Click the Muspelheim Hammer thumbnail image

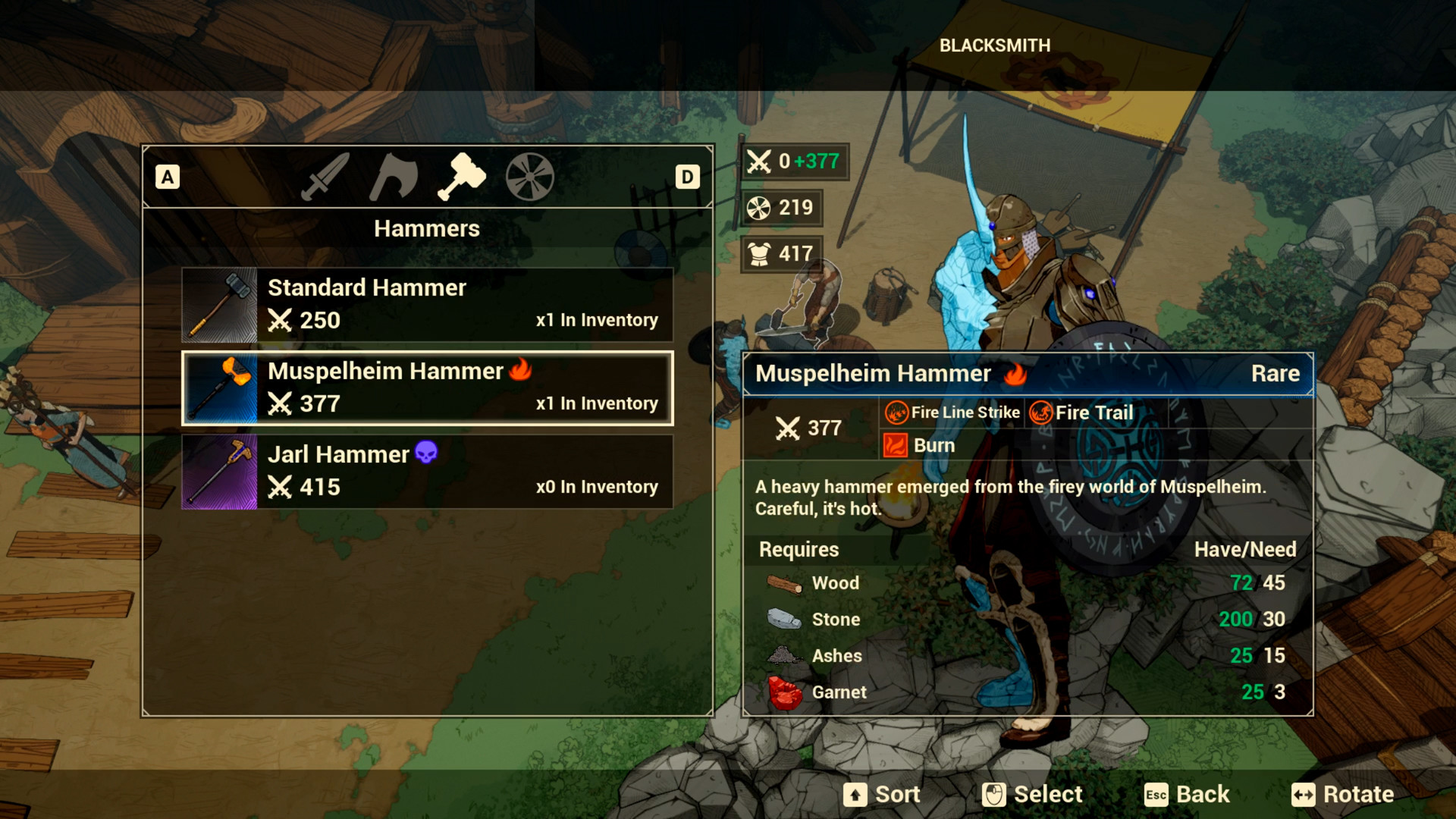[218, 387]
